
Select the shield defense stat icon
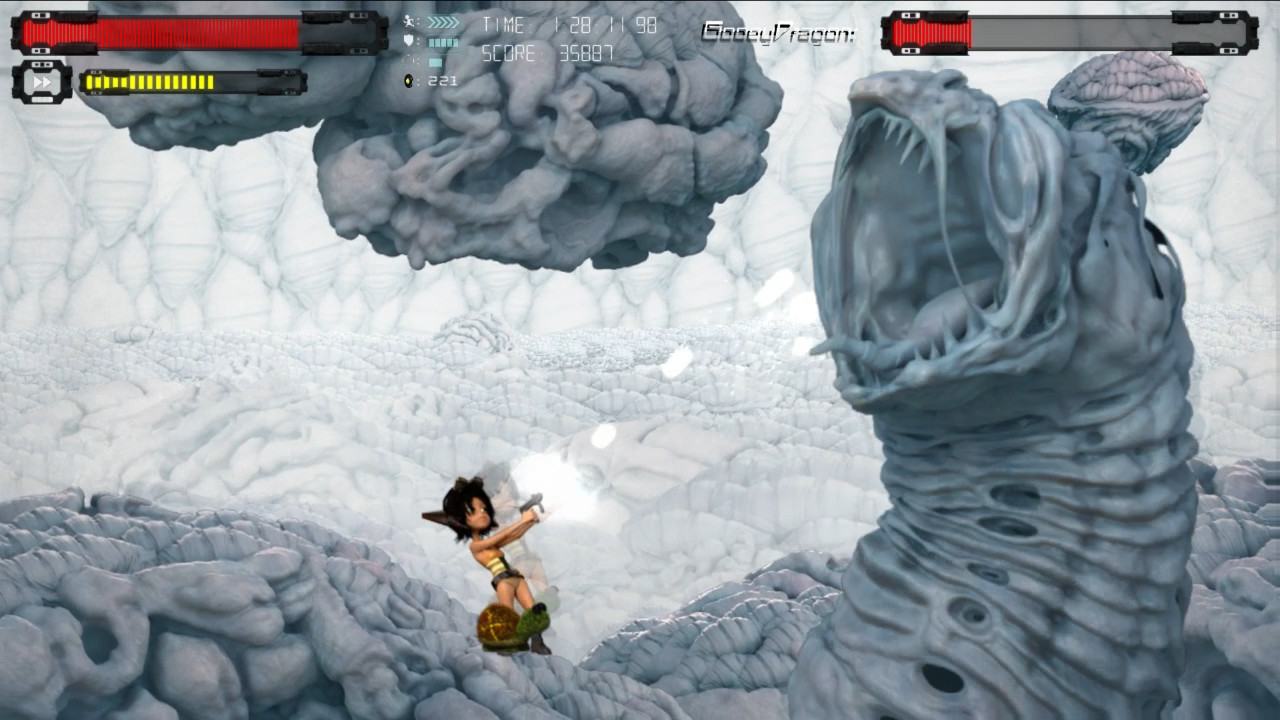click(x=409, y=41)
